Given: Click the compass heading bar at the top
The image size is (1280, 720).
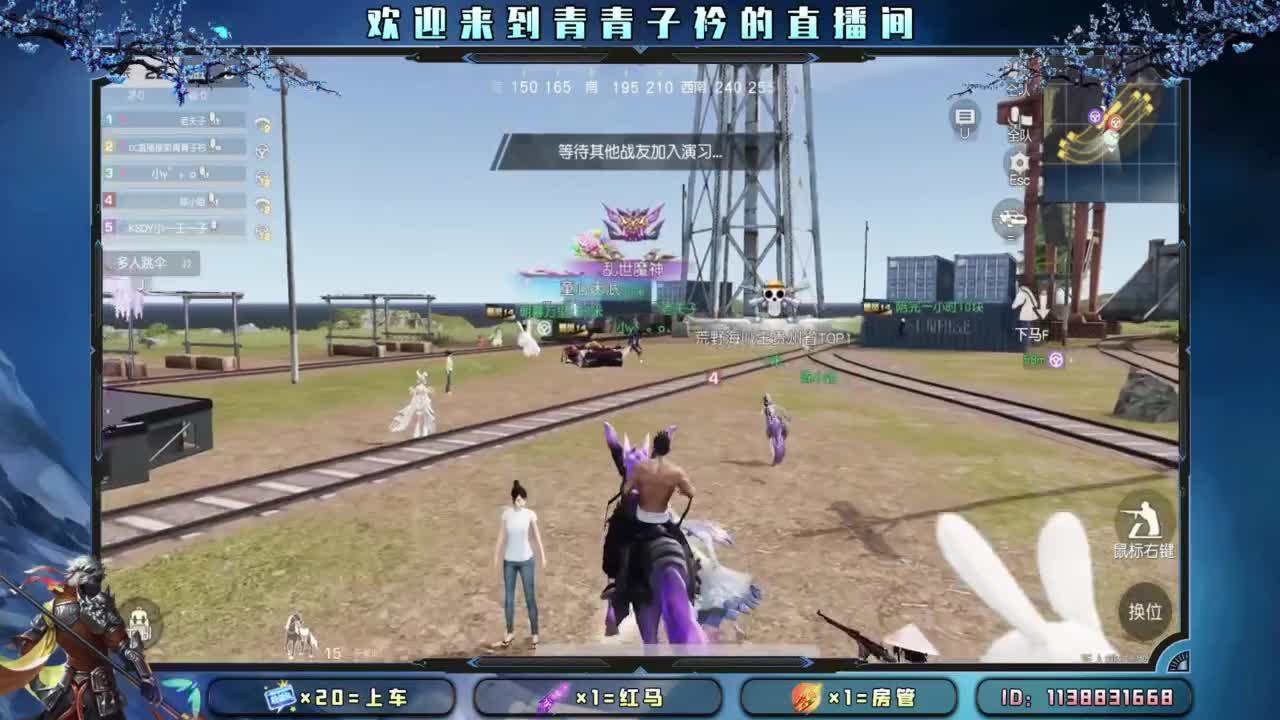Looking at the screenshot, I should point(630,87).
